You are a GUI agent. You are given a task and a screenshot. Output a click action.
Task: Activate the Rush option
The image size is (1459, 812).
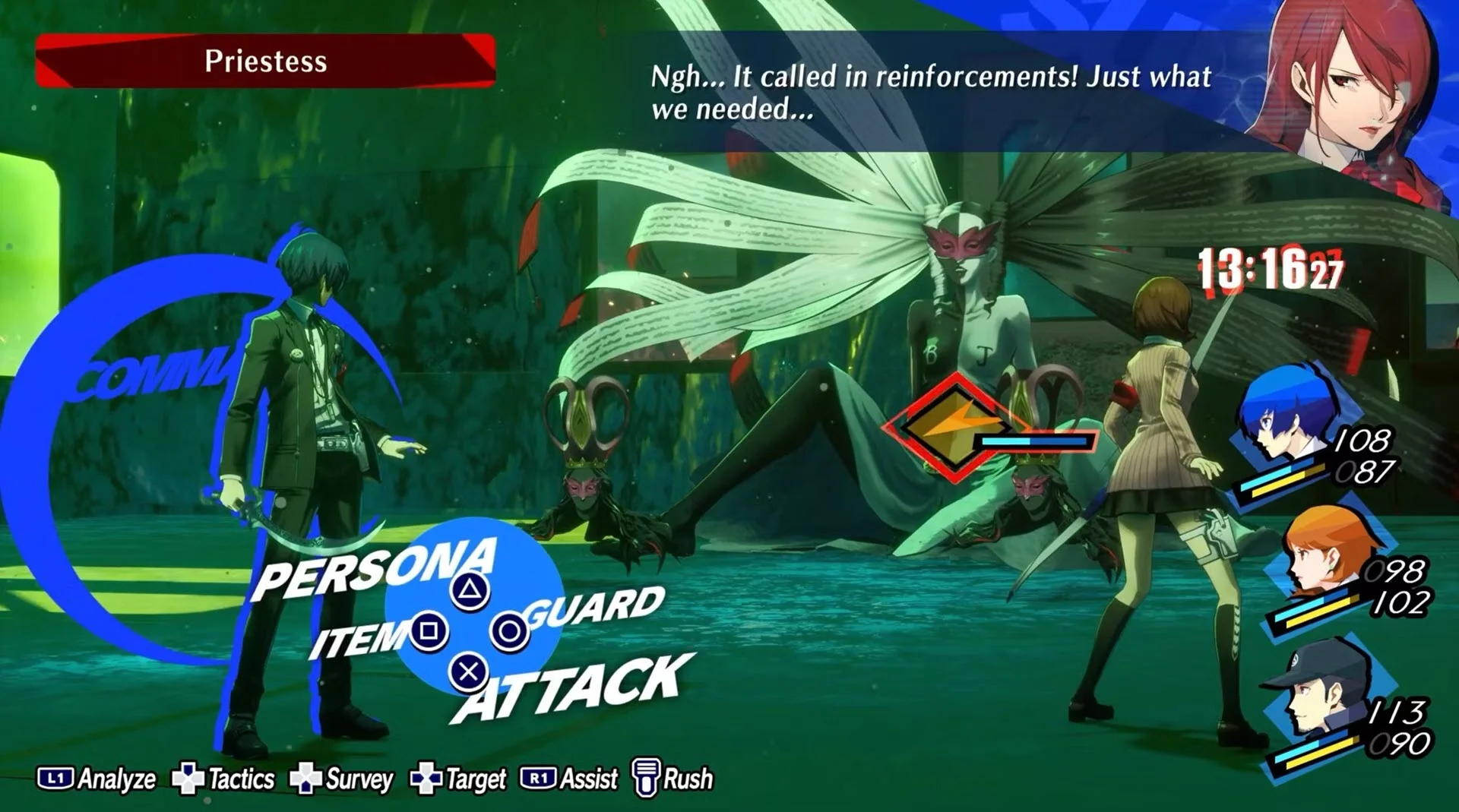pos(673,779)
